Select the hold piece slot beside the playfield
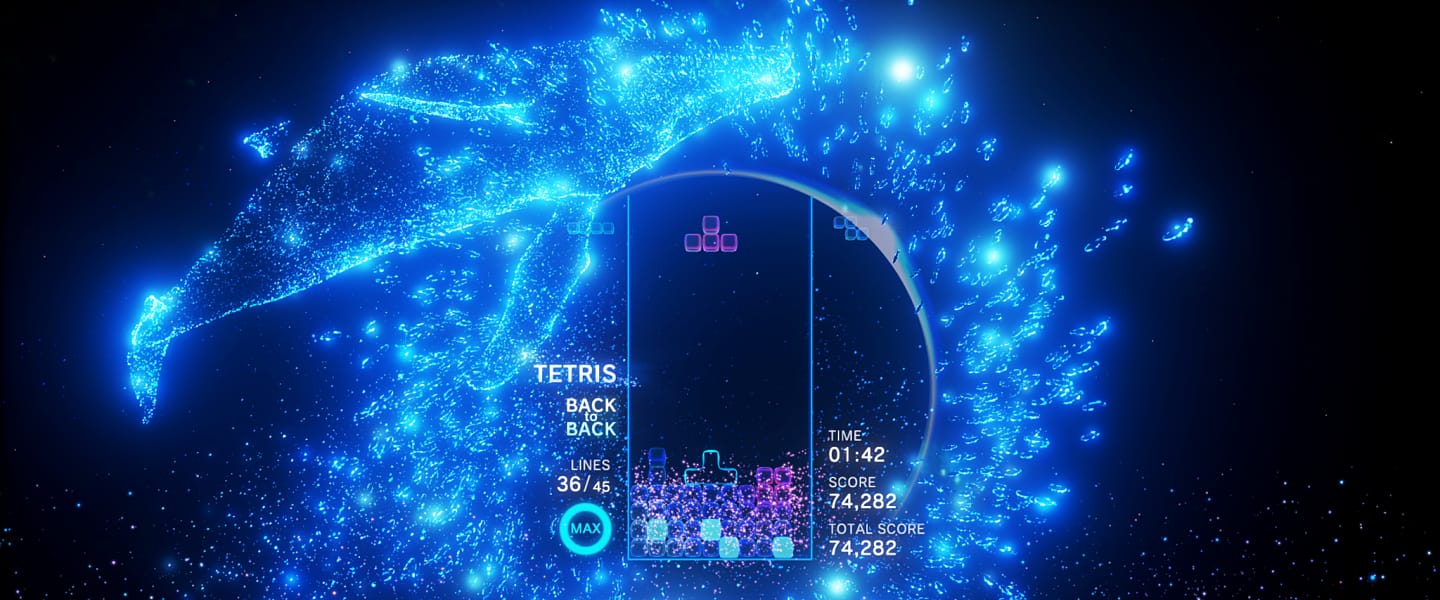The image size is (1440, 600). 589,227
